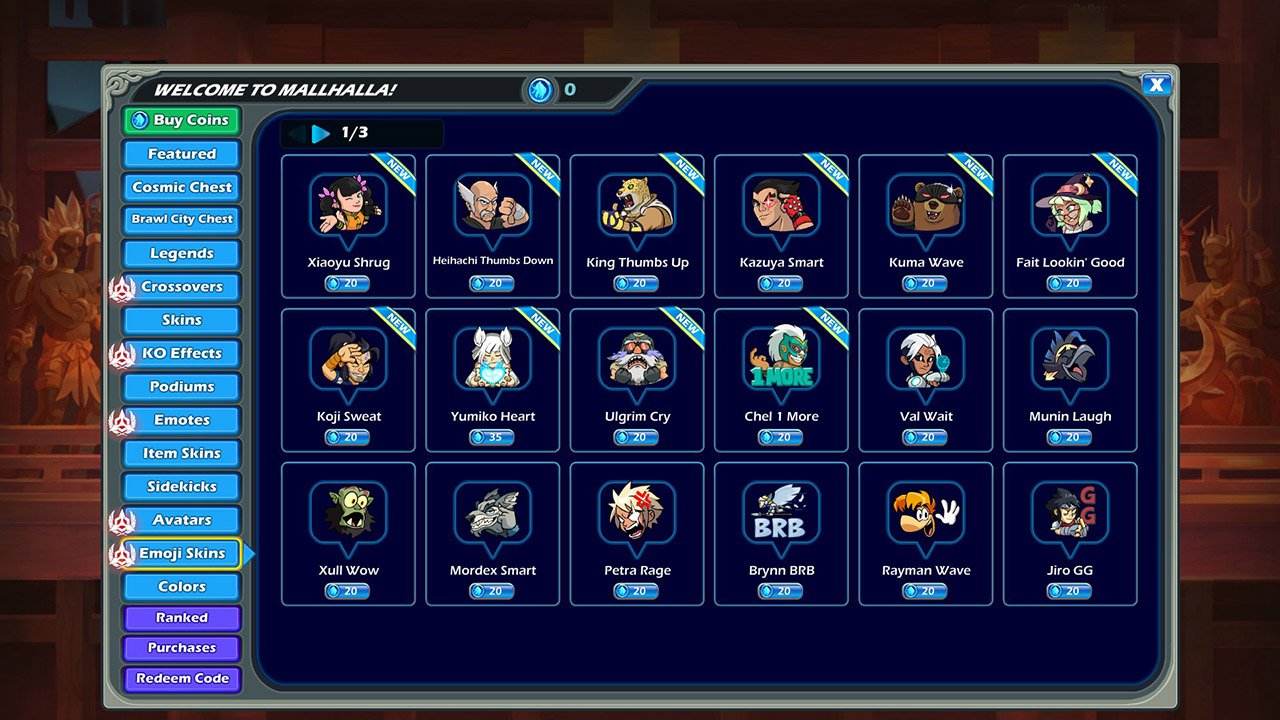Image resolution: width=1280 pixels, height=720 pixels.
Task: Open the Kuma Wave emoji skin
Action: point(925,225)
